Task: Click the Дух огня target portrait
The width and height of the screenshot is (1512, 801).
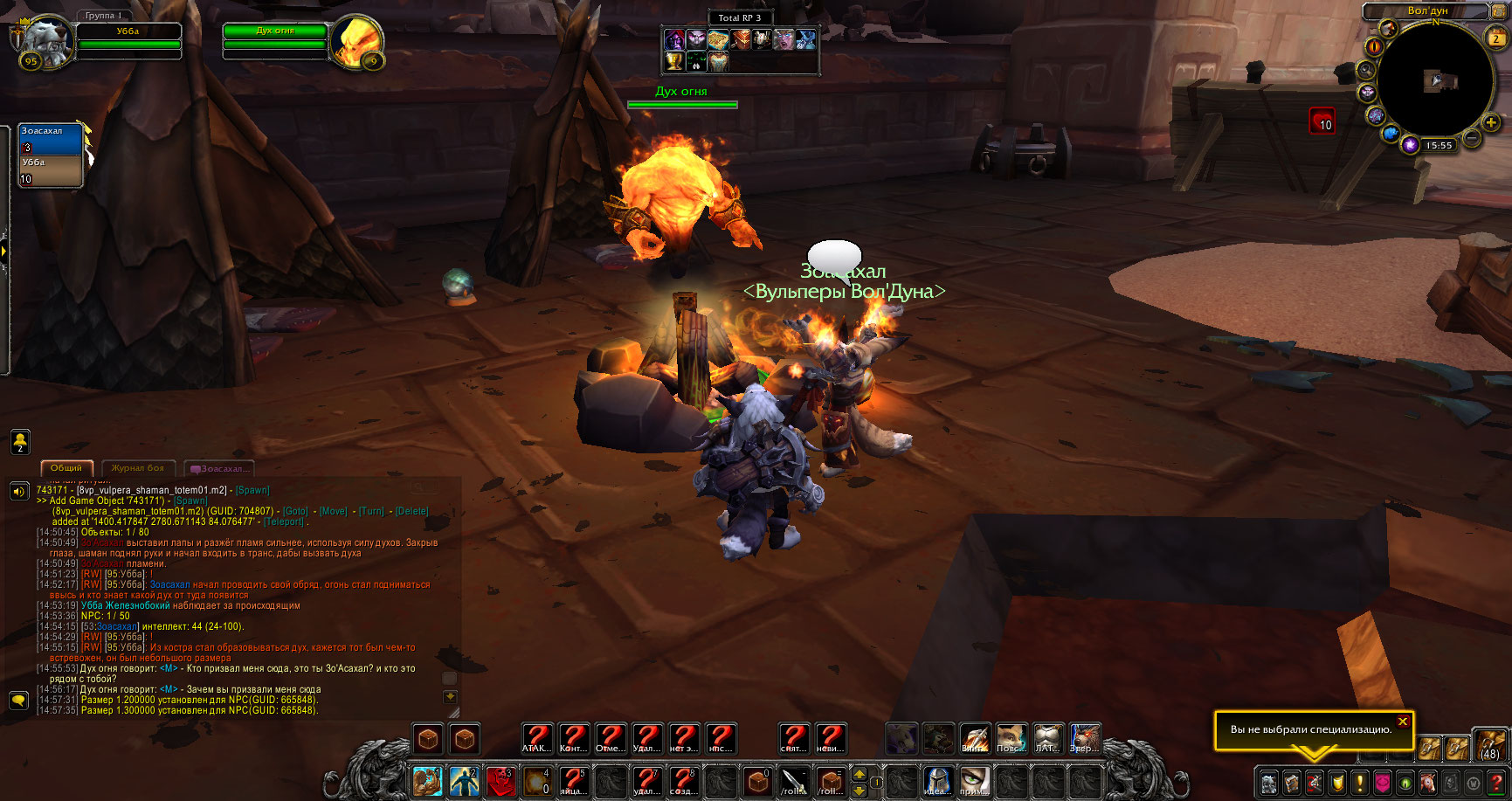Action: [x=356, y=40]
